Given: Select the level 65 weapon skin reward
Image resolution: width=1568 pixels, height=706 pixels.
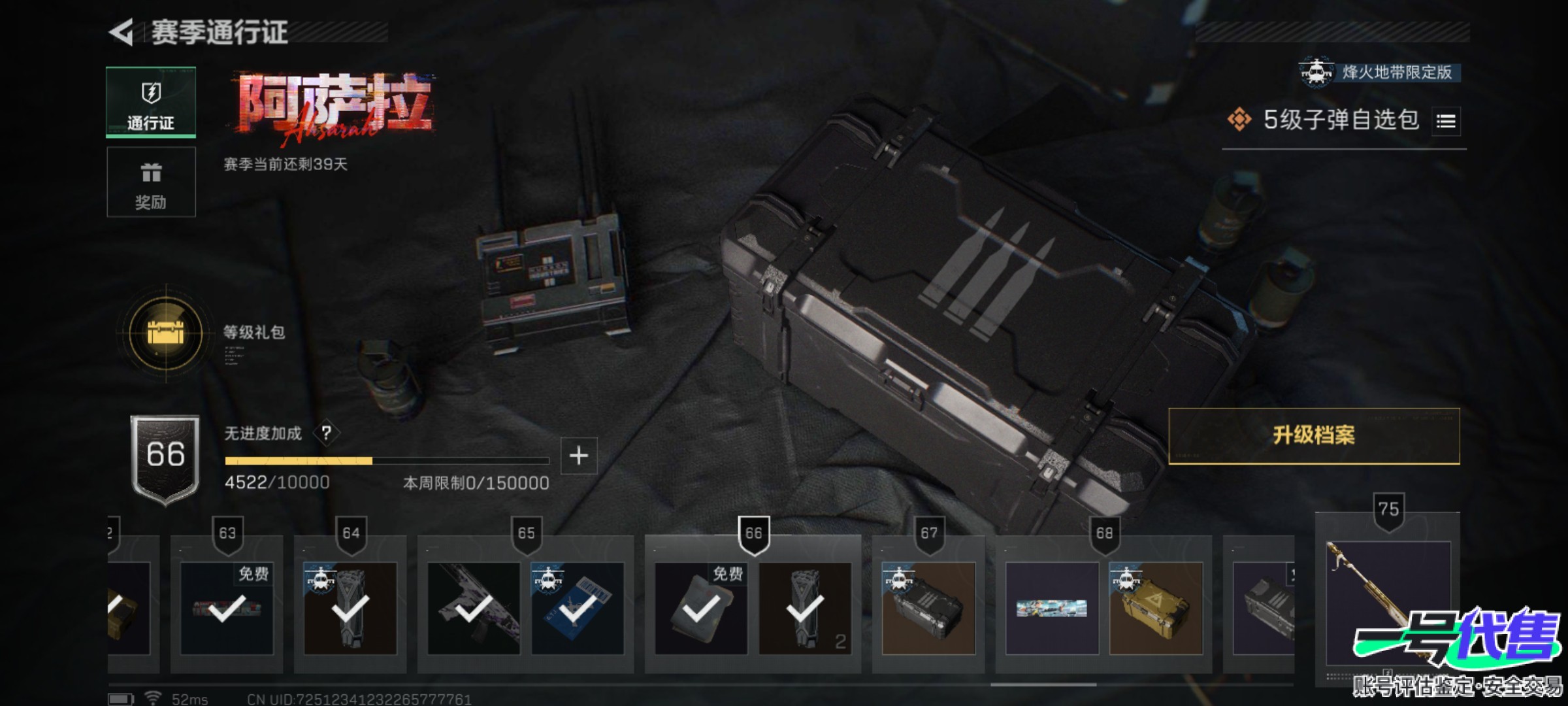Looking at the screenshot, I should pos(474,608).
